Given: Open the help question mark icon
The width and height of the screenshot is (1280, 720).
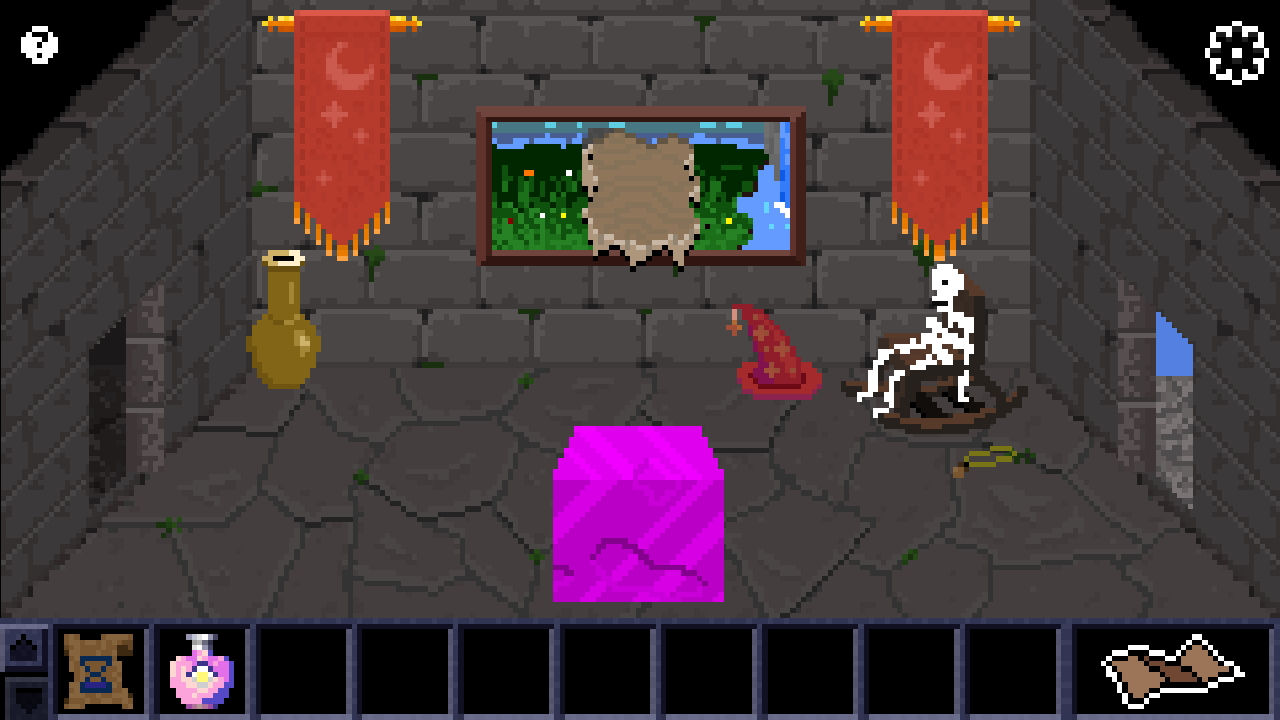Looking at the screenshot, I should (37, 44).
